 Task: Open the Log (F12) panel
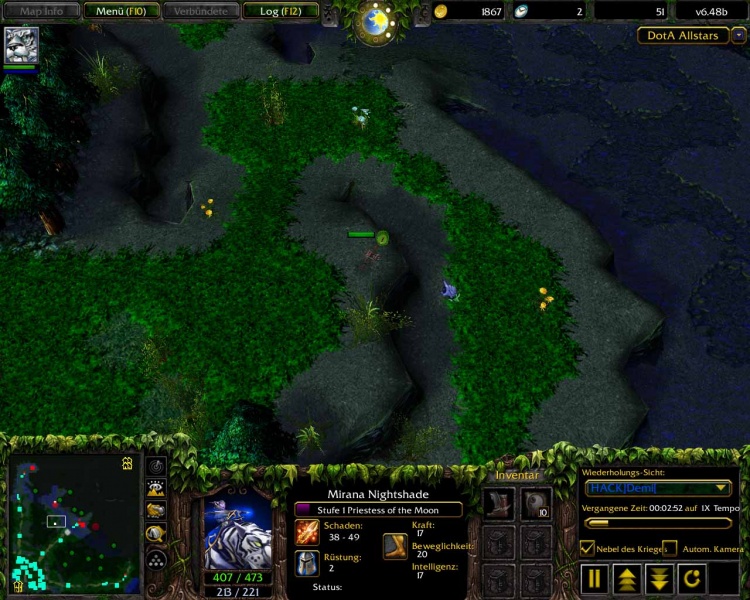tap(281, 11)
